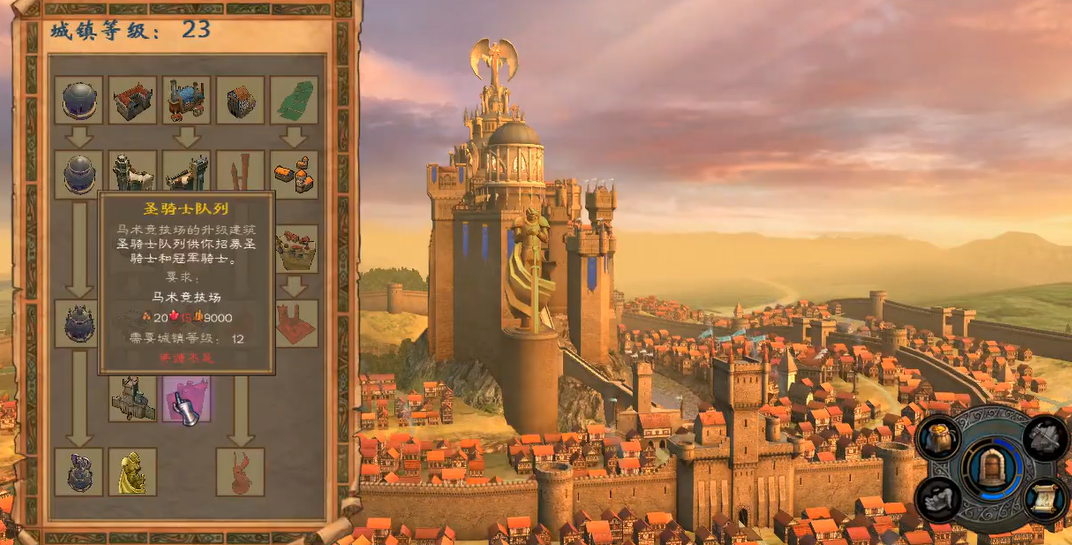The image size is (1072, 545).
Task: Click the greyed-out hammer build button
Action: [x=1046, y=438]
